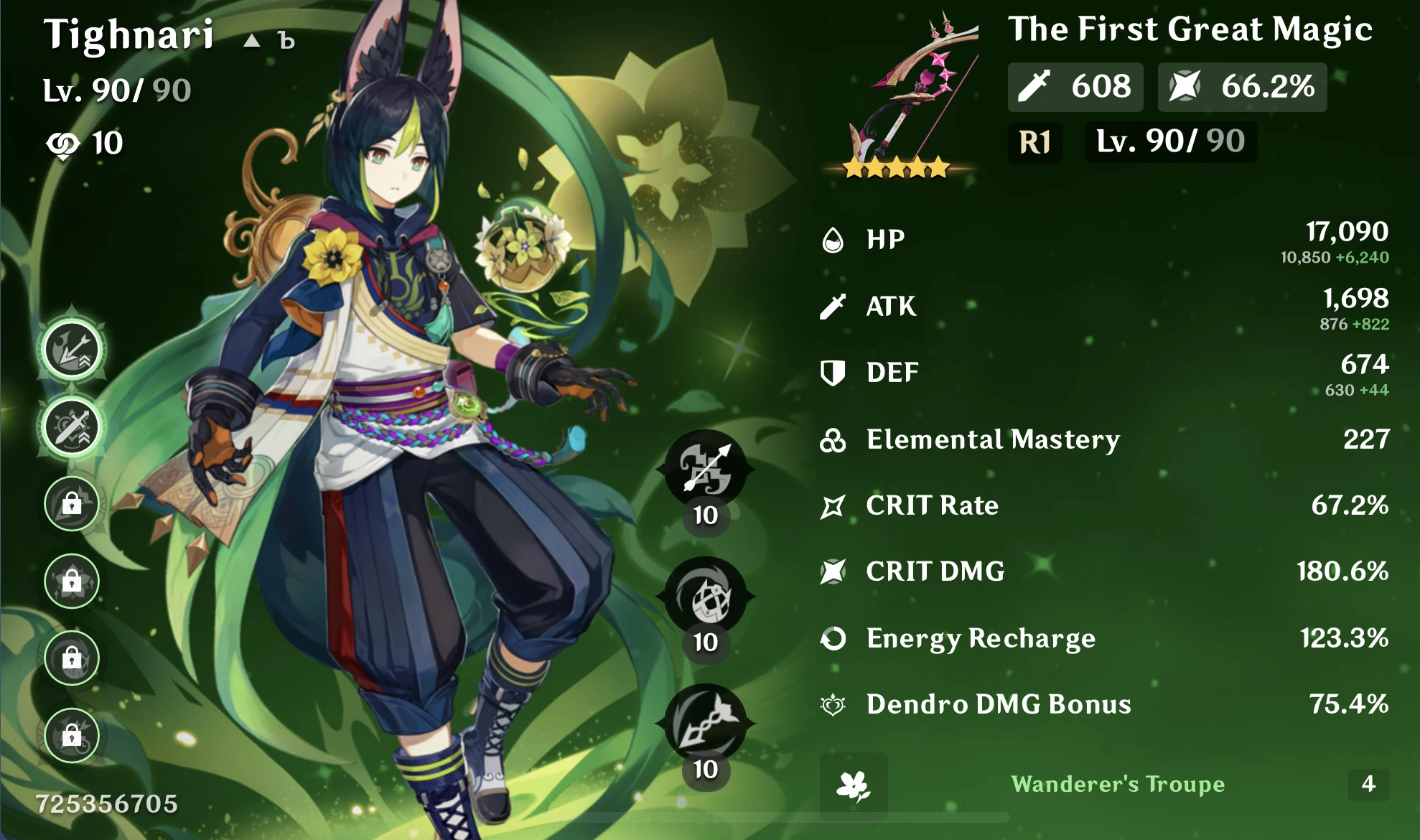The height and width of the screenshot is (840, 1420).
Task: Click the weapon Lv. 90/90 badge
Action: point(1170,141)
